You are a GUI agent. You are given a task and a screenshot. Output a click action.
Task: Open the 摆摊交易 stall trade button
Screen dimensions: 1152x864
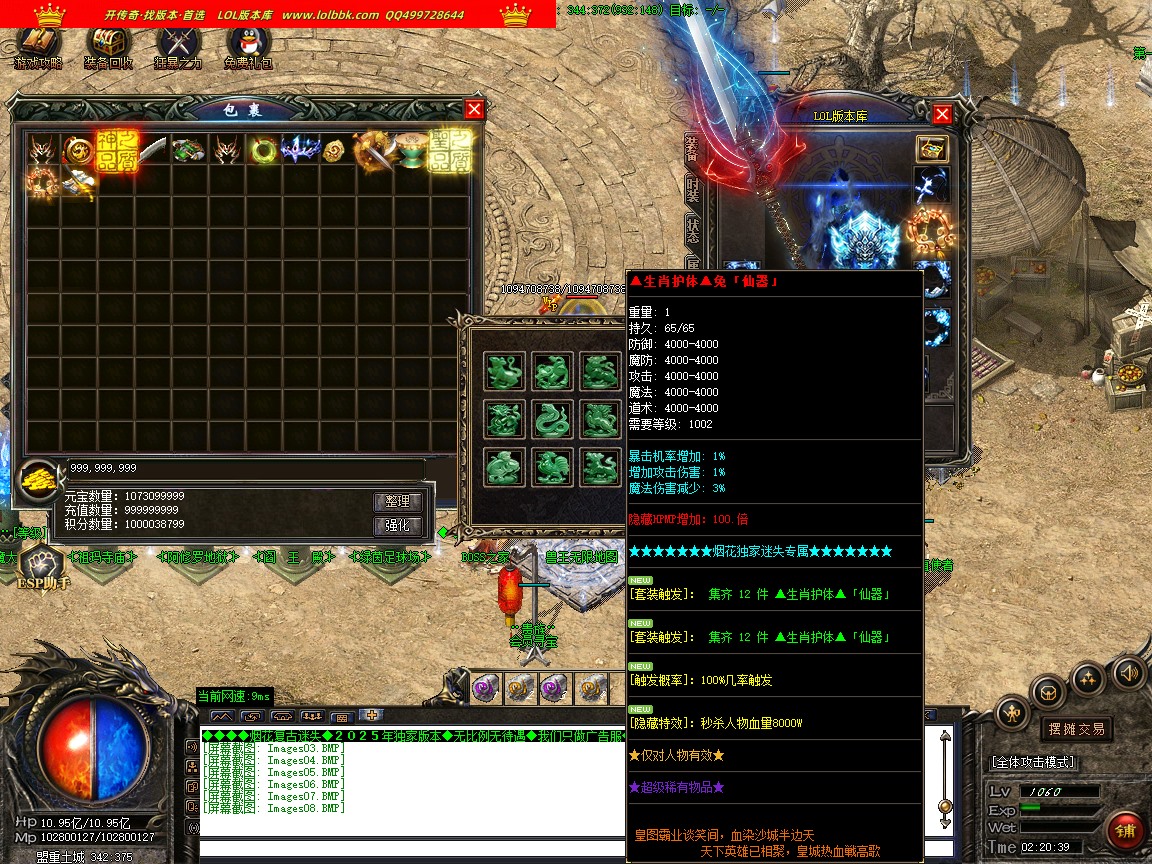(1076, 729)
